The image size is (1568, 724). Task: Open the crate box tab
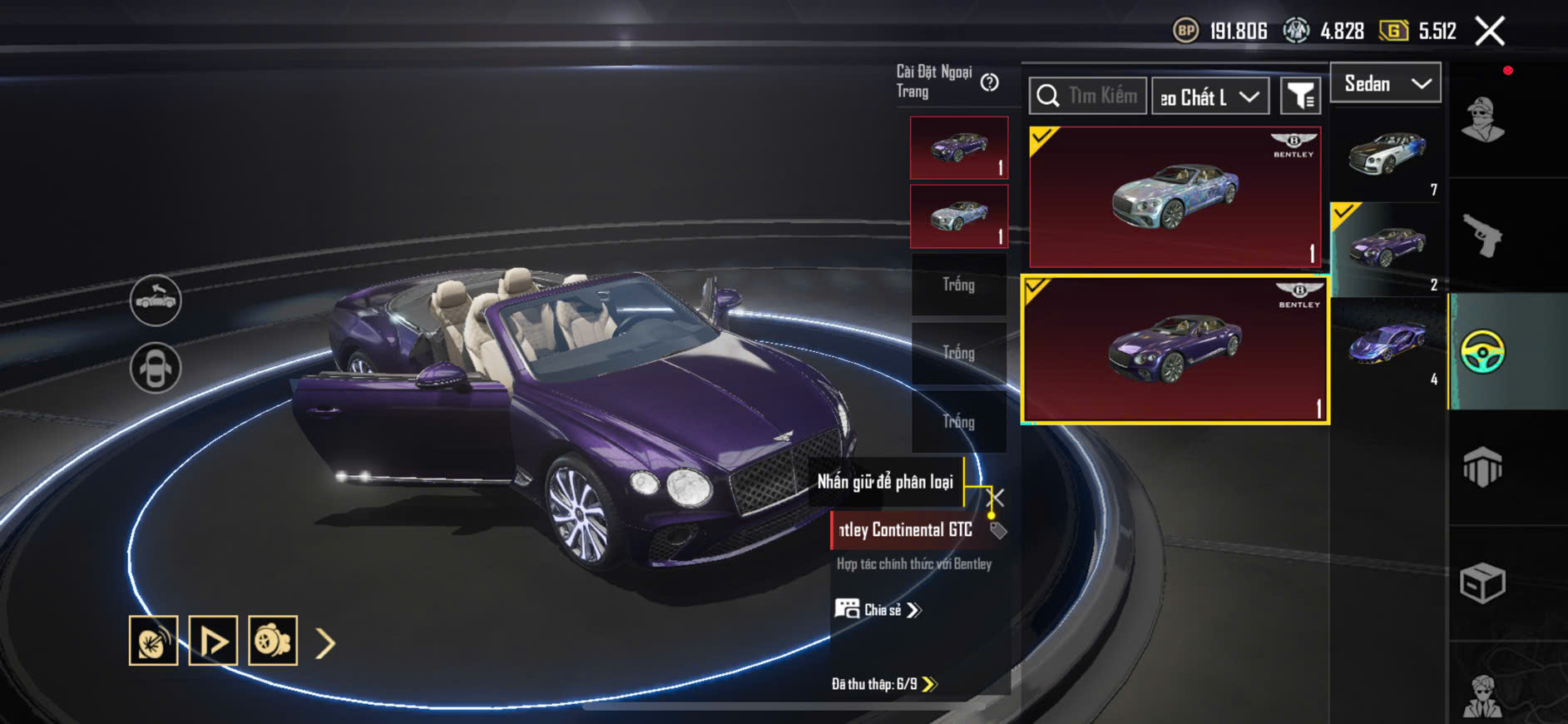1483,583
